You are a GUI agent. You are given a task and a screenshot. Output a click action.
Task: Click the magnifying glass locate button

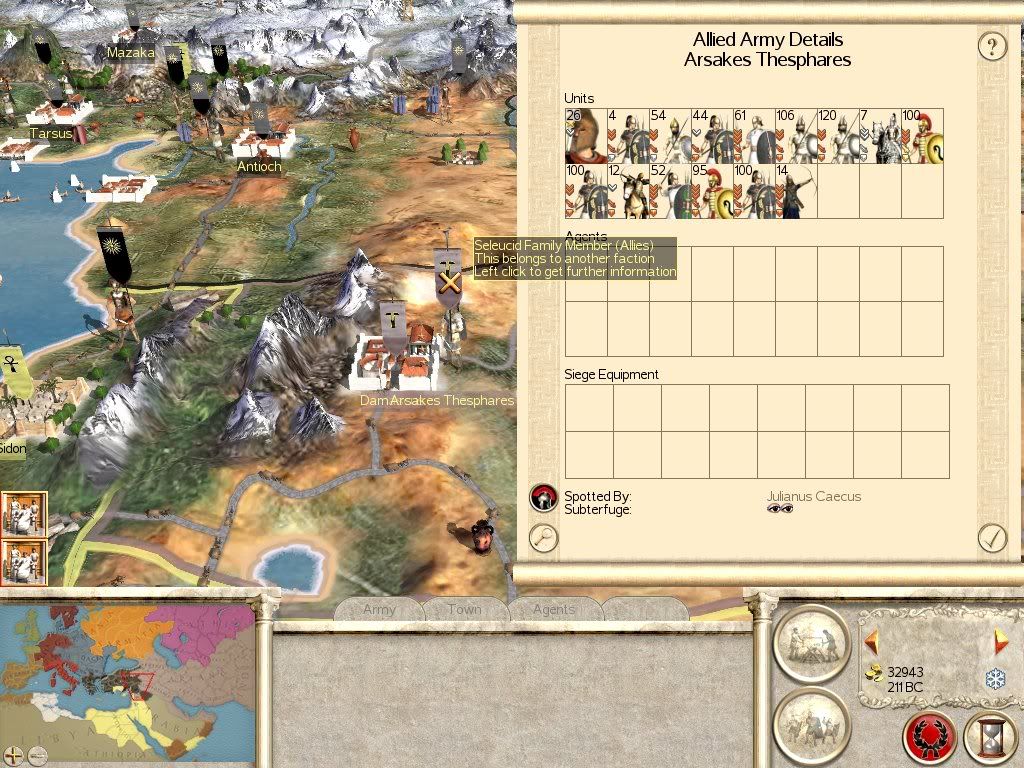[543, 538]
